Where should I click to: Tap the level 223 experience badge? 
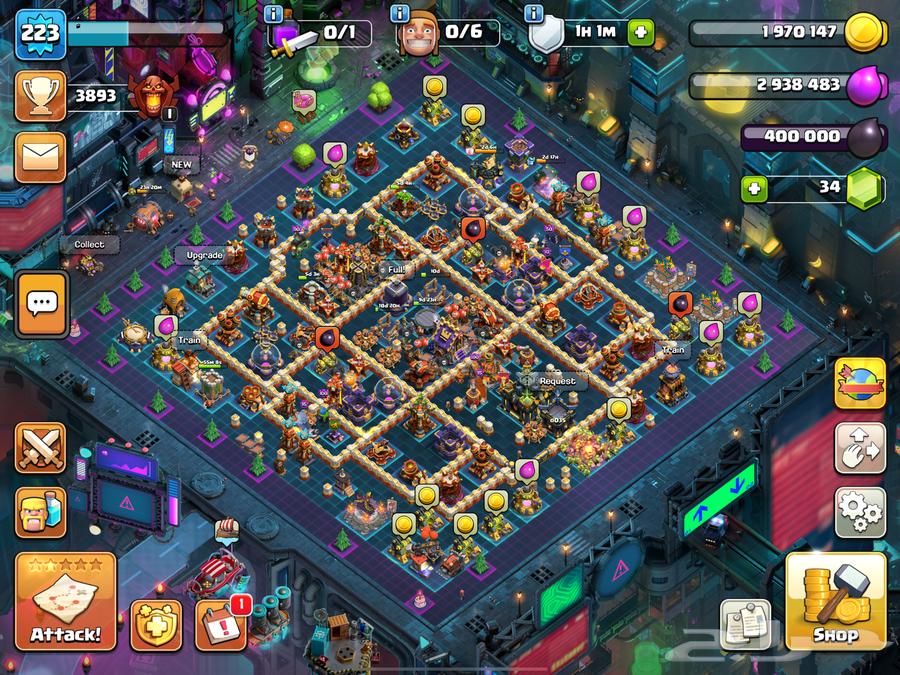click(41, 32)
